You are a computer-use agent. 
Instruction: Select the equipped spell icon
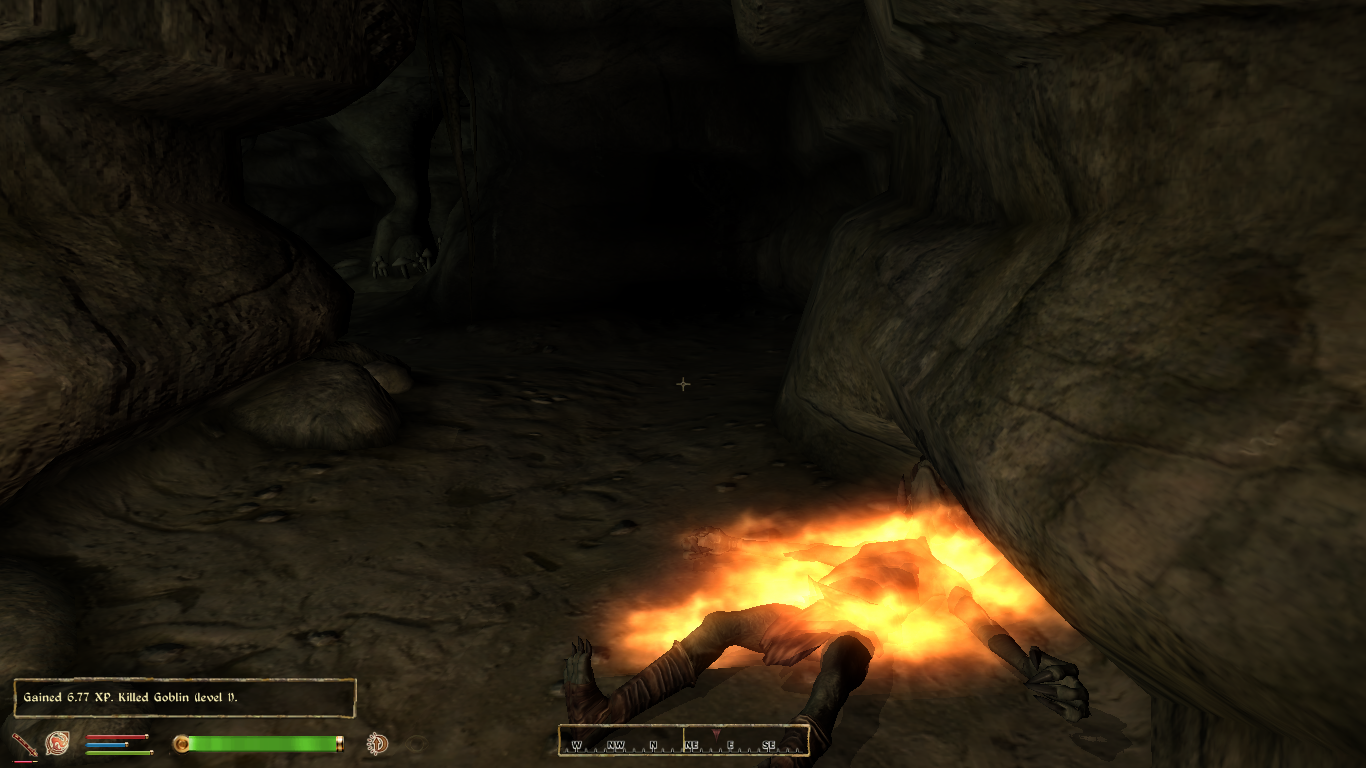57,743
